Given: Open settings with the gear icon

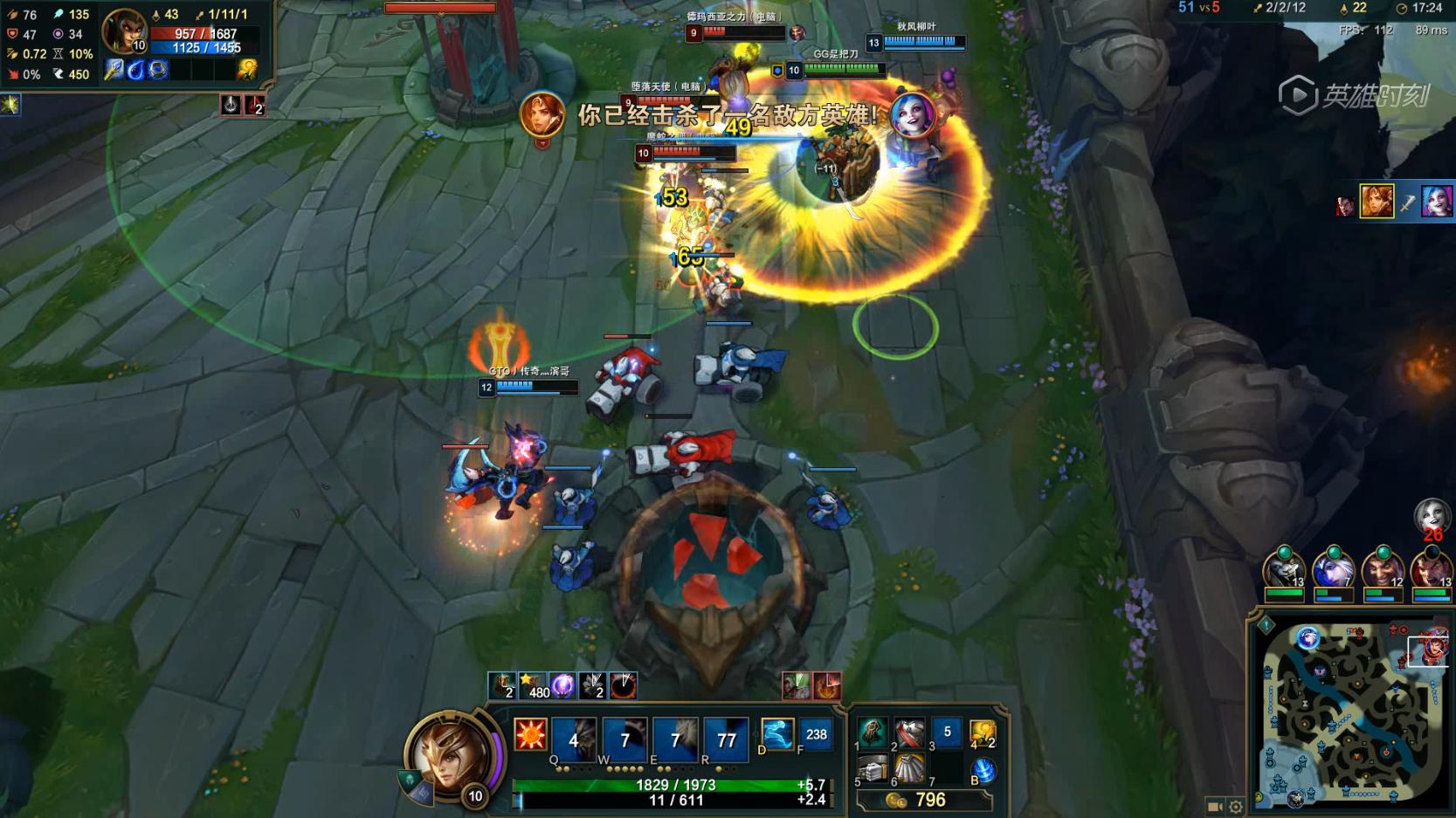Looking at the screenshot, I should click(x=1236, y=807).
